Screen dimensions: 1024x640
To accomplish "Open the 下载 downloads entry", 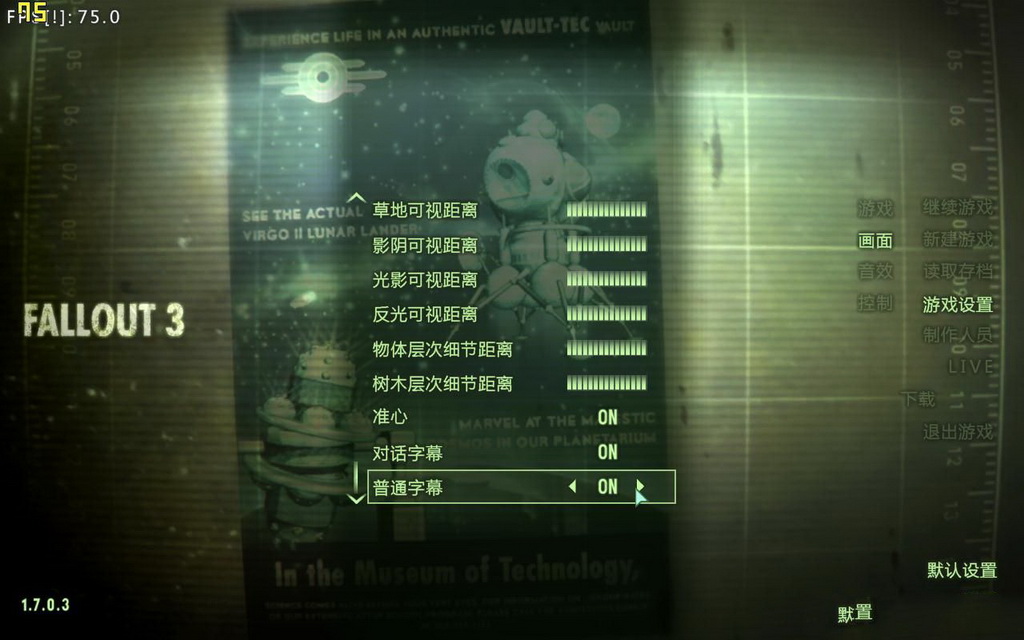I will [x=918, y=399].
